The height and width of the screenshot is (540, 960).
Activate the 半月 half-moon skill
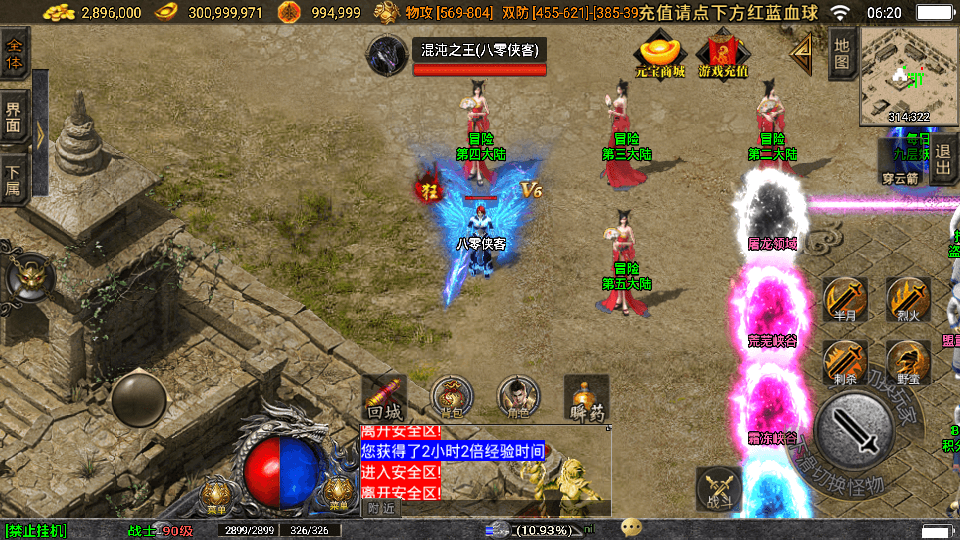(845, 299)
